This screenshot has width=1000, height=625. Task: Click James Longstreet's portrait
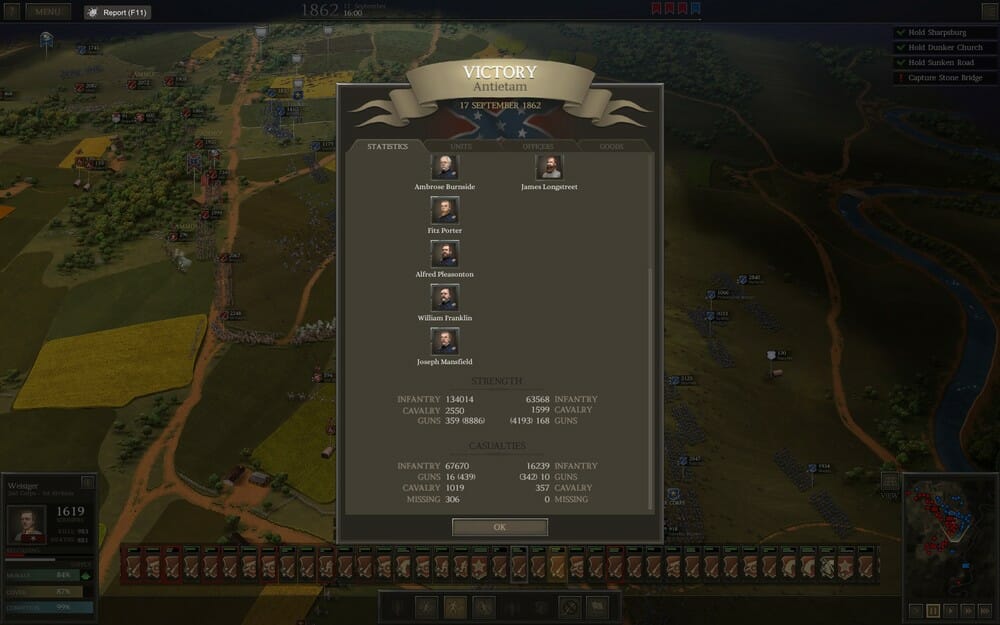pyautogui.click(x=549, y=167)
